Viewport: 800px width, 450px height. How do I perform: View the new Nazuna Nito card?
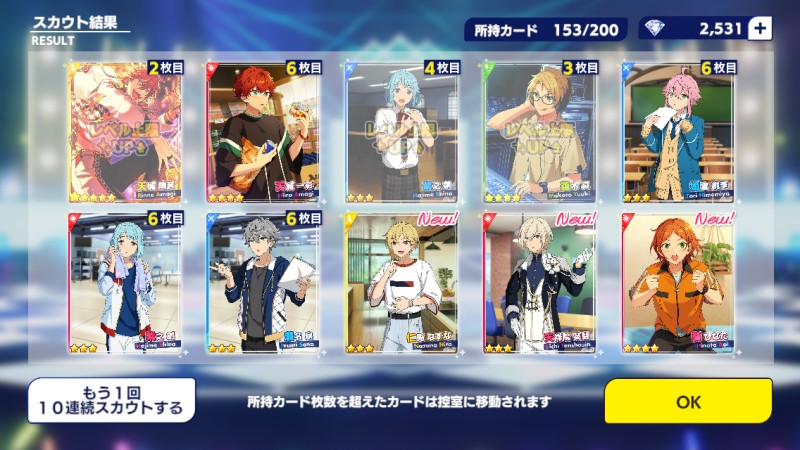pos(402,283)
